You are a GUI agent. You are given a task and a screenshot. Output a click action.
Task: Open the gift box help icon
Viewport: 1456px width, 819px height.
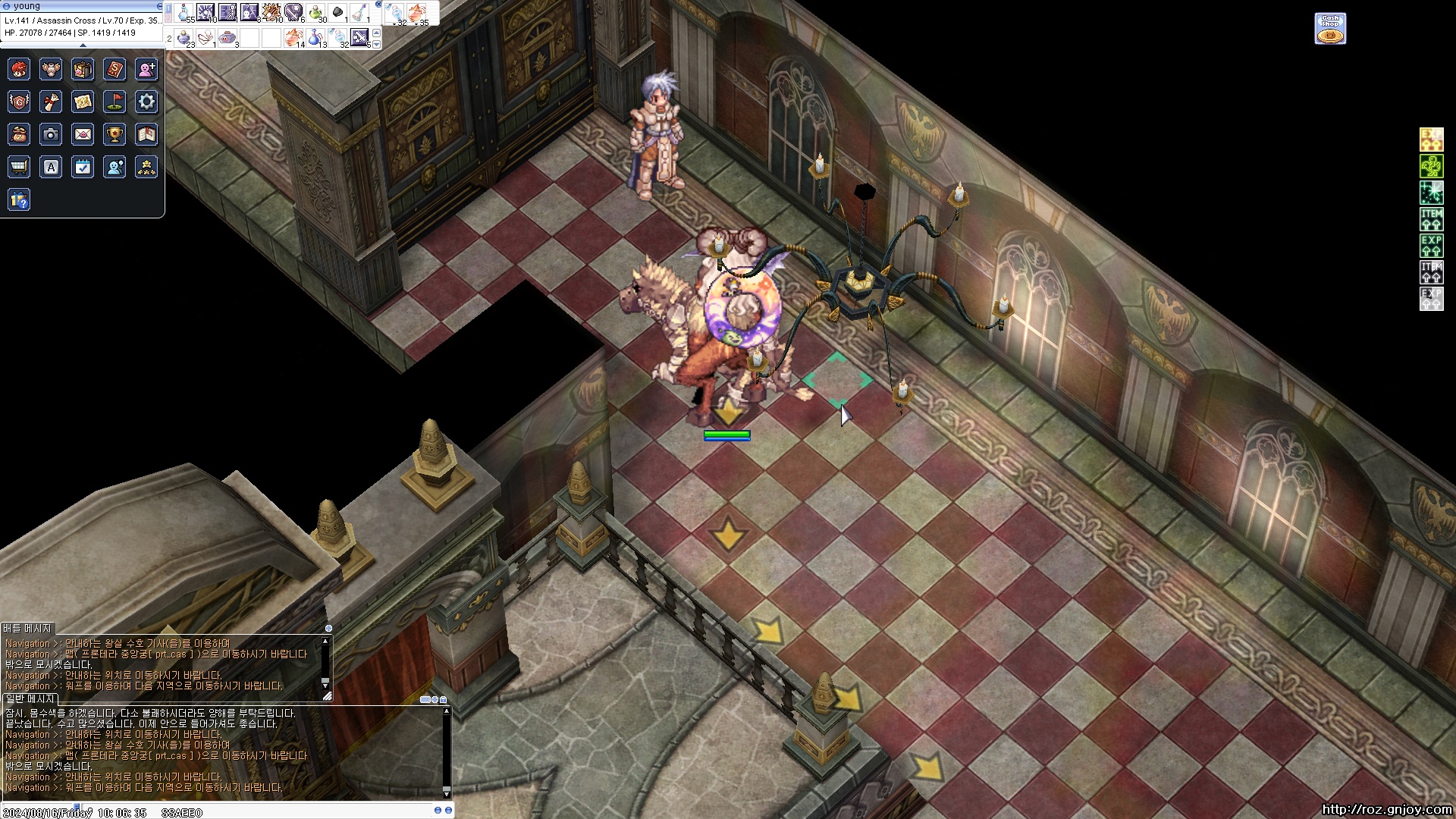click(x=19, y=200)
